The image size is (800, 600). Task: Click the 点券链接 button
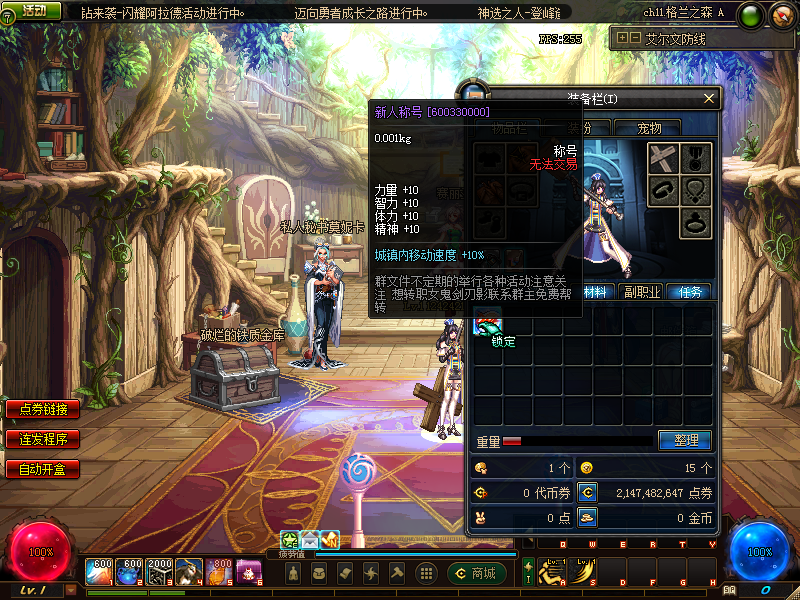(x=43, y=409)
